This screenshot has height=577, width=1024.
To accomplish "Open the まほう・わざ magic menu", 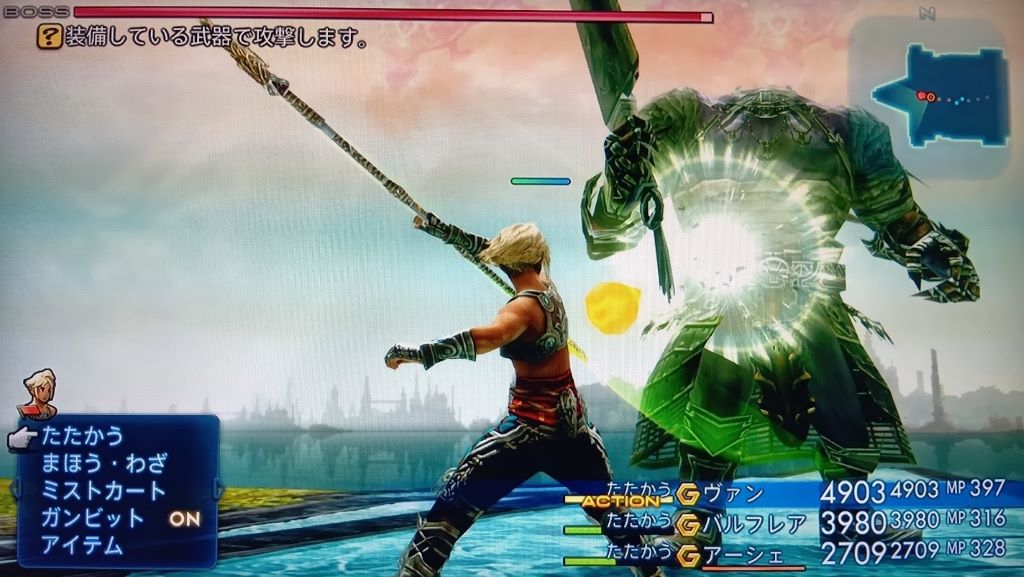I will [x=103, y=464].
